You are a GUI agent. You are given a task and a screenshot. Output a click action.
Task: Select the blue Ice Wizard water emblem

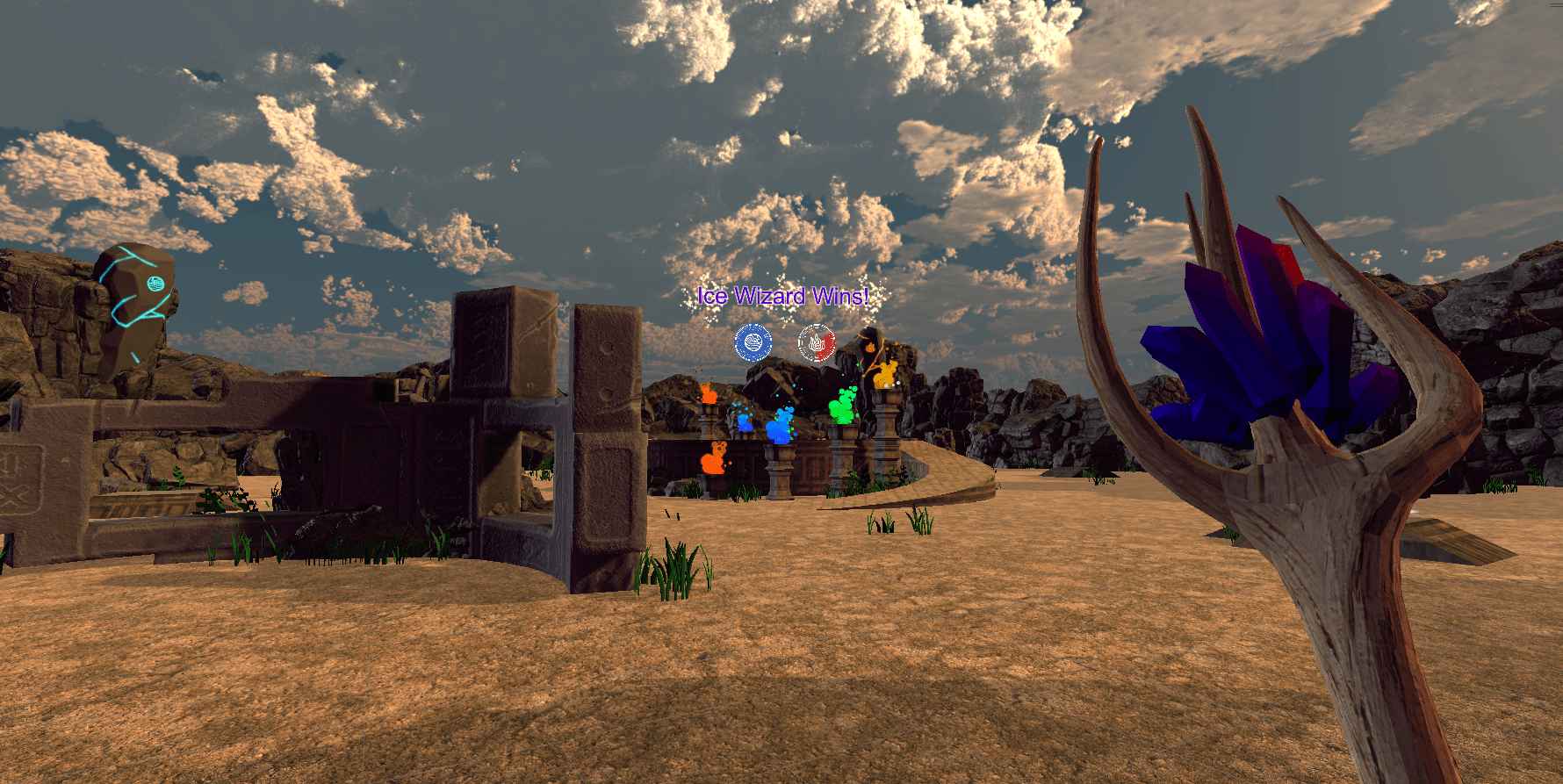(753, 340)
